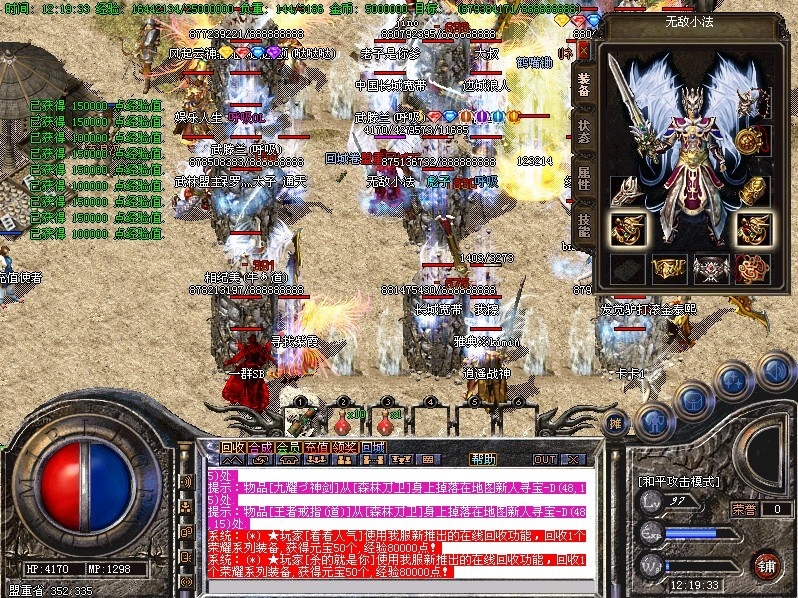Open the 帮助 help button
This screenshot has height=598, width=798.
(483, 459)
